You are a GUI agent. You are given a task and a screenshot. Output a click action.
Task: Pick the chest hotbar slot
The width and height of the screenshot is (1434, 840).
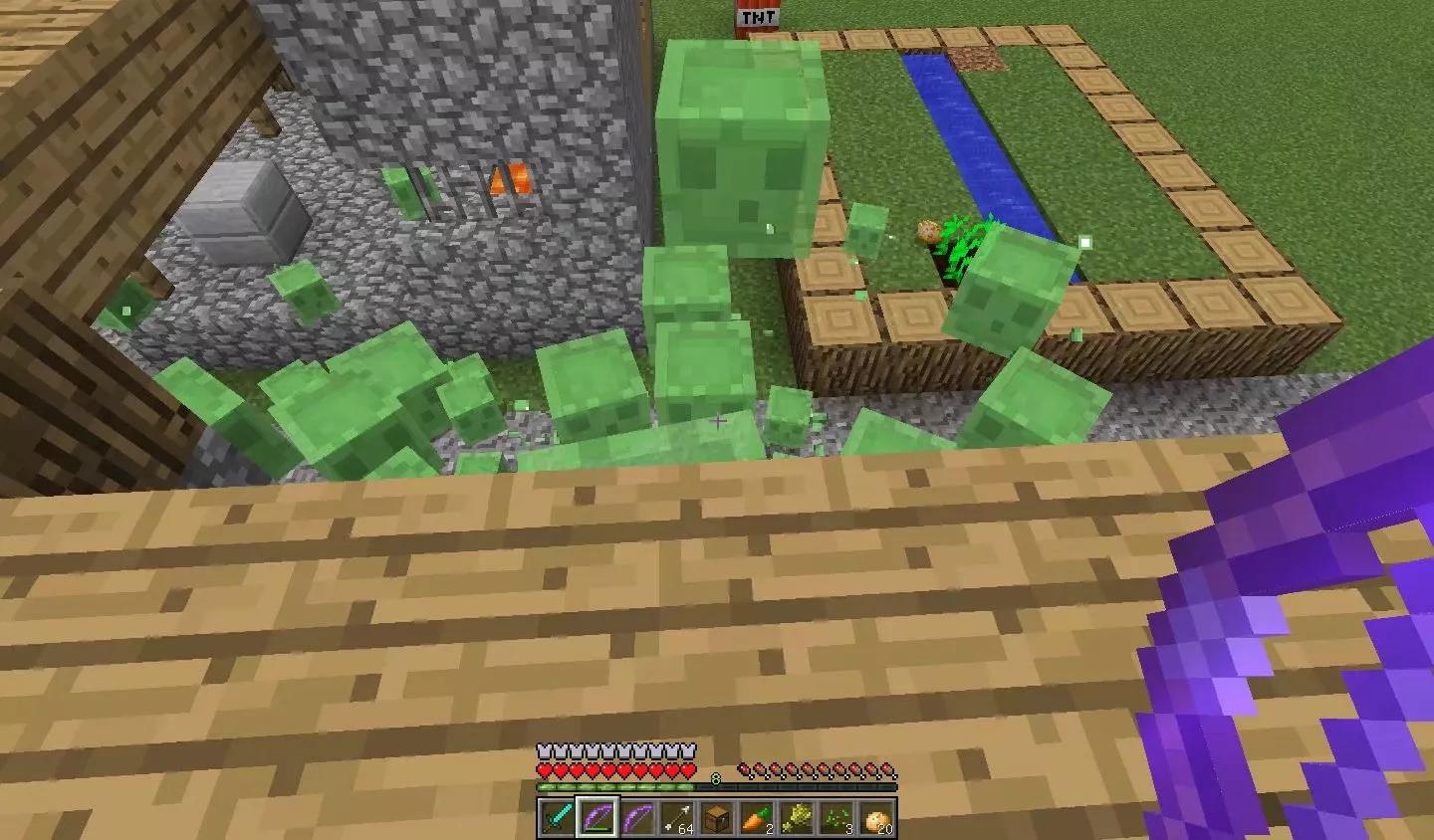pos(716,818)
